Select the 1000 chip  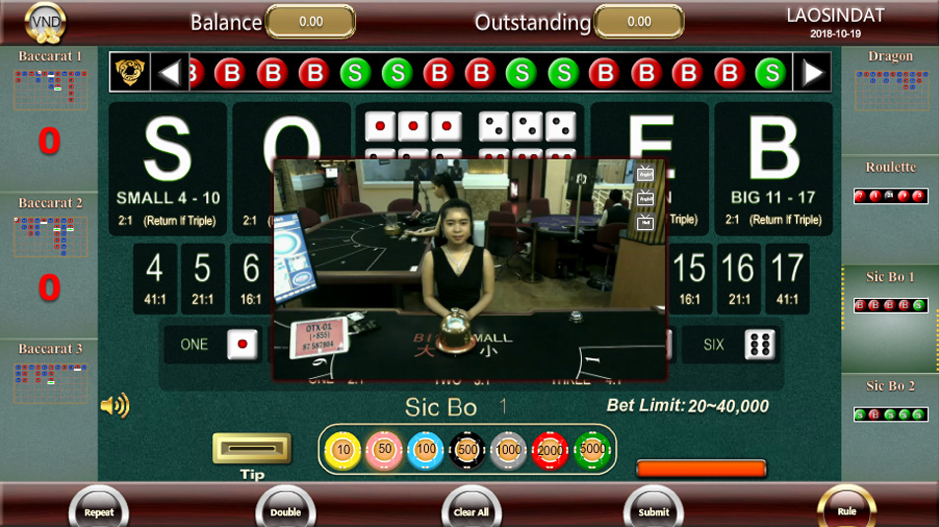pyautogui.click(x=508, y=450)
